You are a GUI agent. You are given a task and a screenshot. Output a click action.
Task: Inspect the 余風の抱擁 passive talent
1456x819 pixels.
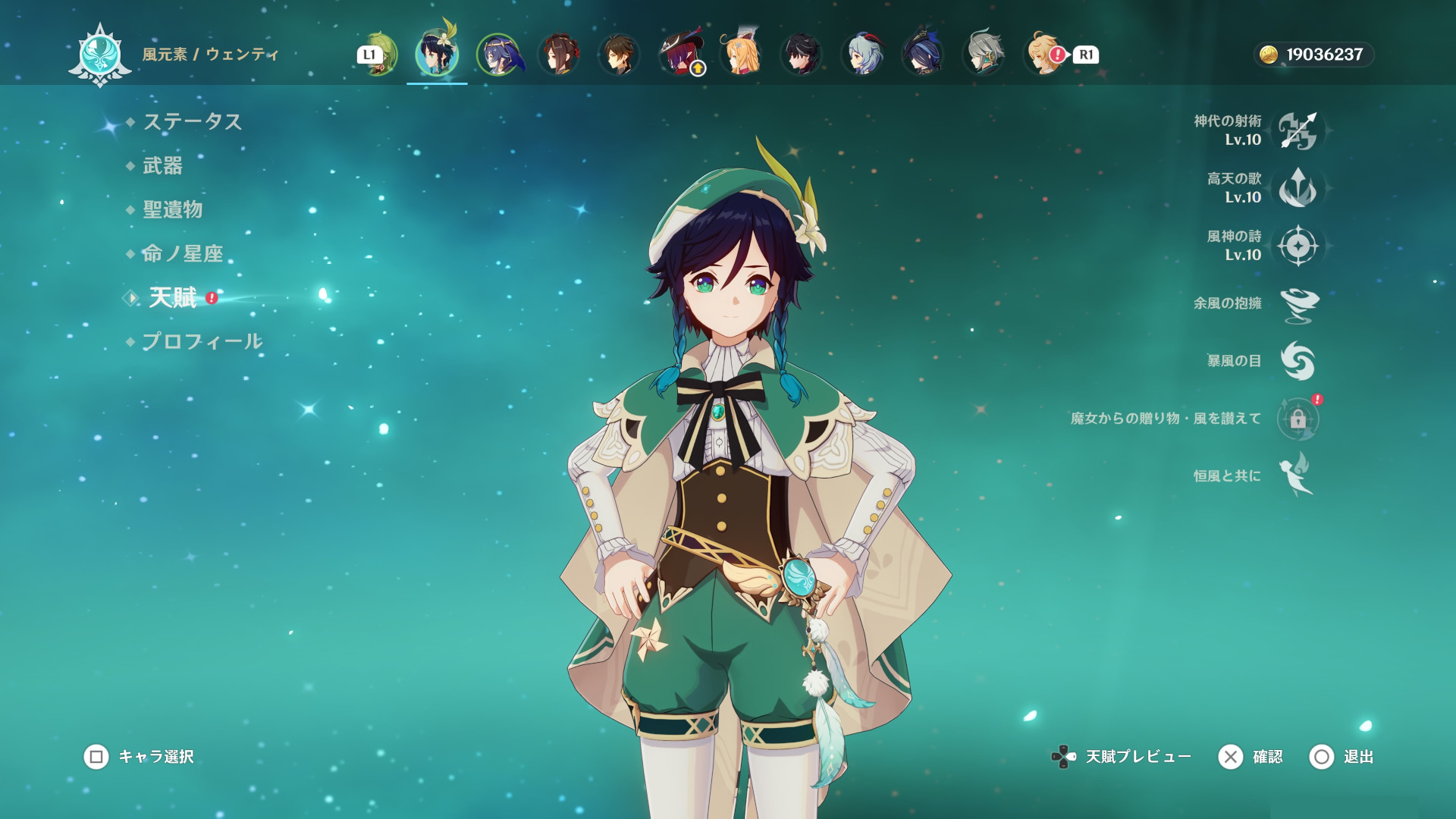[1298, 303]
